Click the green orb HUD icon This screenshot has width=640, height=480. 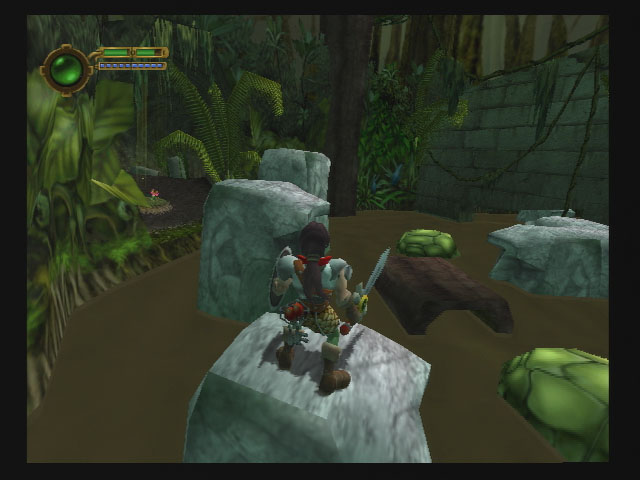66,69
